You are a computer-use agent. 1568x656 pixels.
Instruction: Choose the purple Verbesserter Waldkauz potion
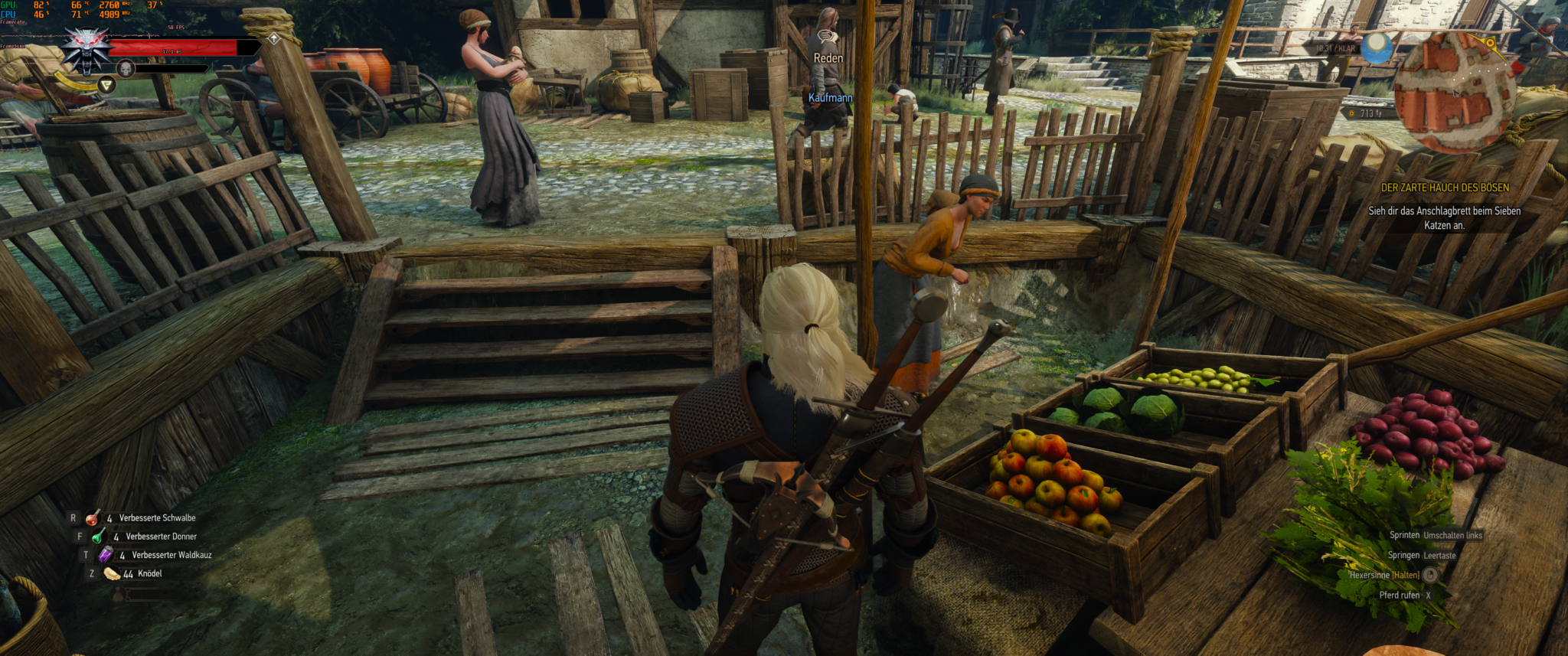(105, 555)
